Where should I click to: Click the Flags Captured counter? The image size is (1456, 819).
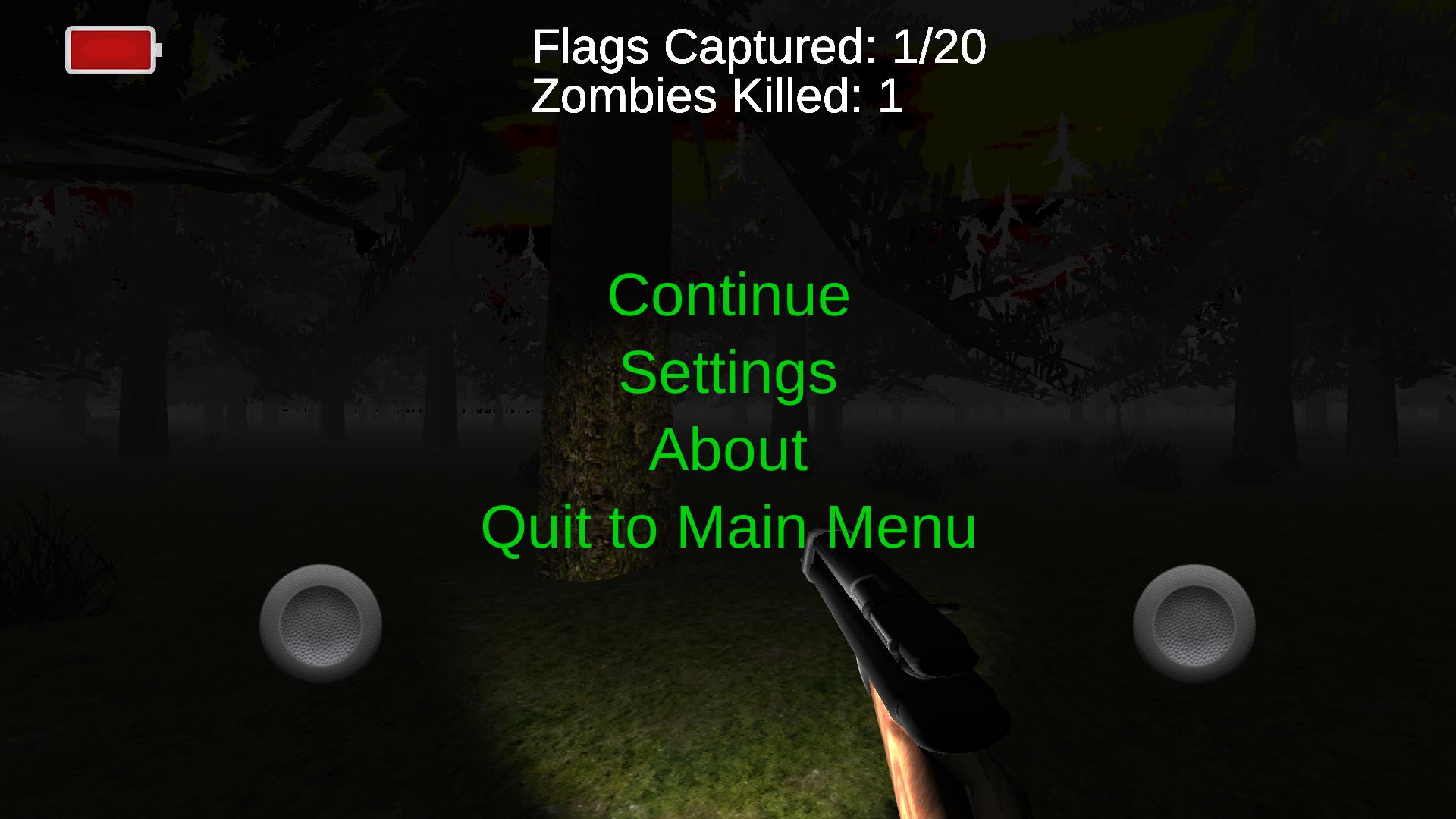[x=758, y=47]
